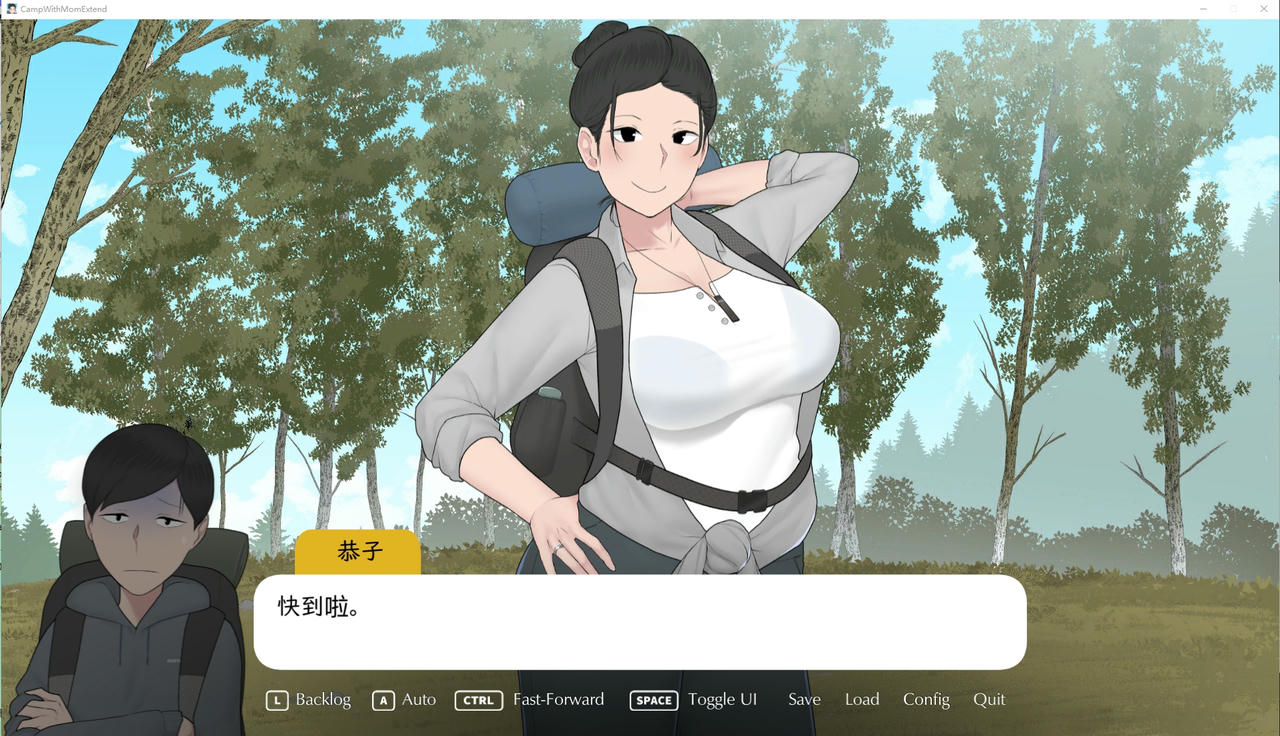
Task: Open the Load screen
Action: coord(861,699)
